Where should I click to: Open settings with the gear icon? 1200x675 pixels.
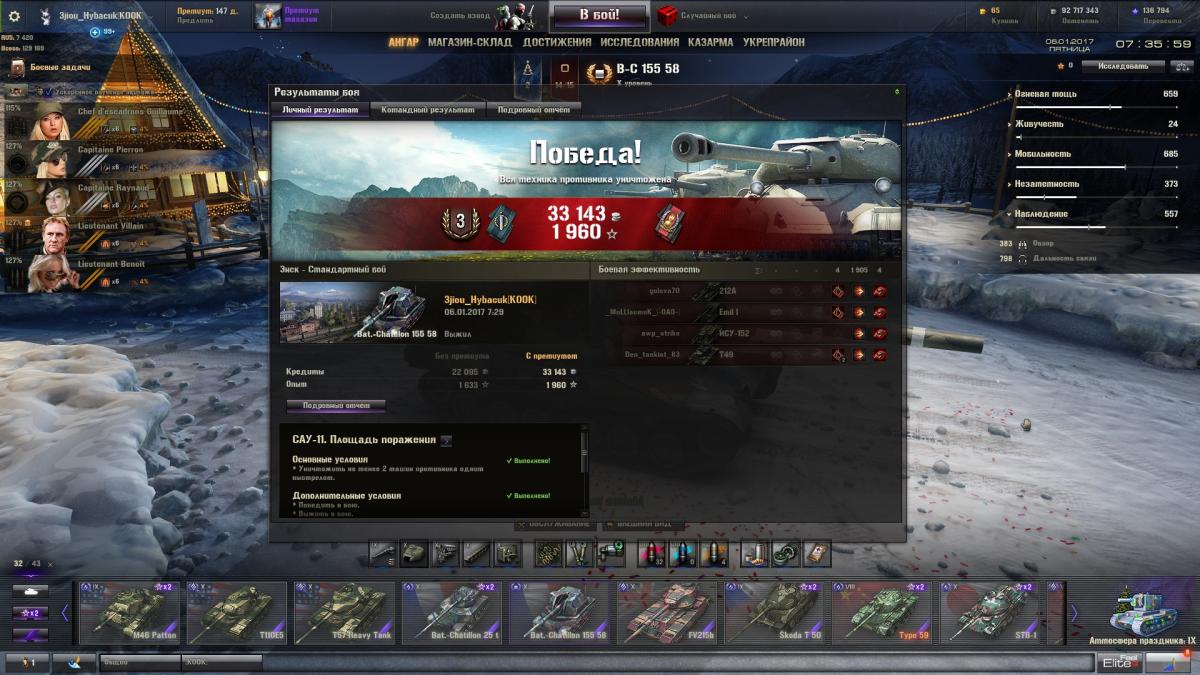14,16
